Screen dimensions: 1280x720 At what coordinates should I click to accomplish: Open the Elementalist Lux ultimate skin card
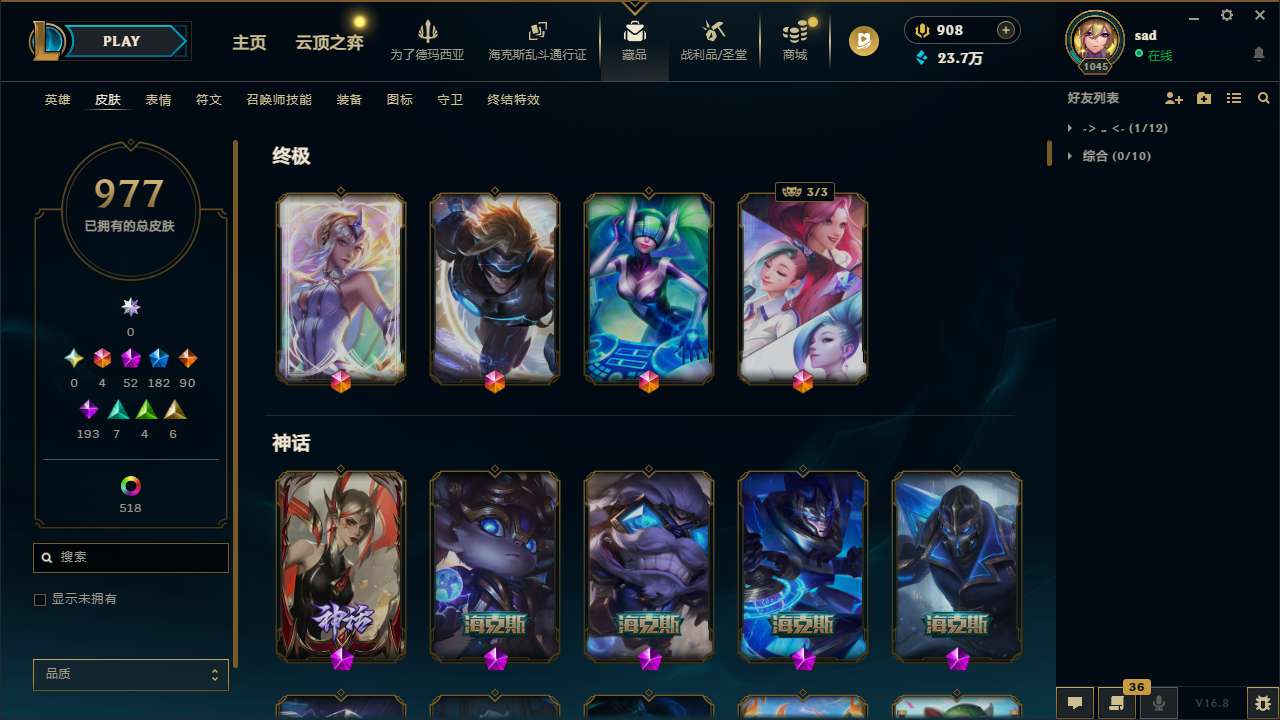click(x=341, y=288)
